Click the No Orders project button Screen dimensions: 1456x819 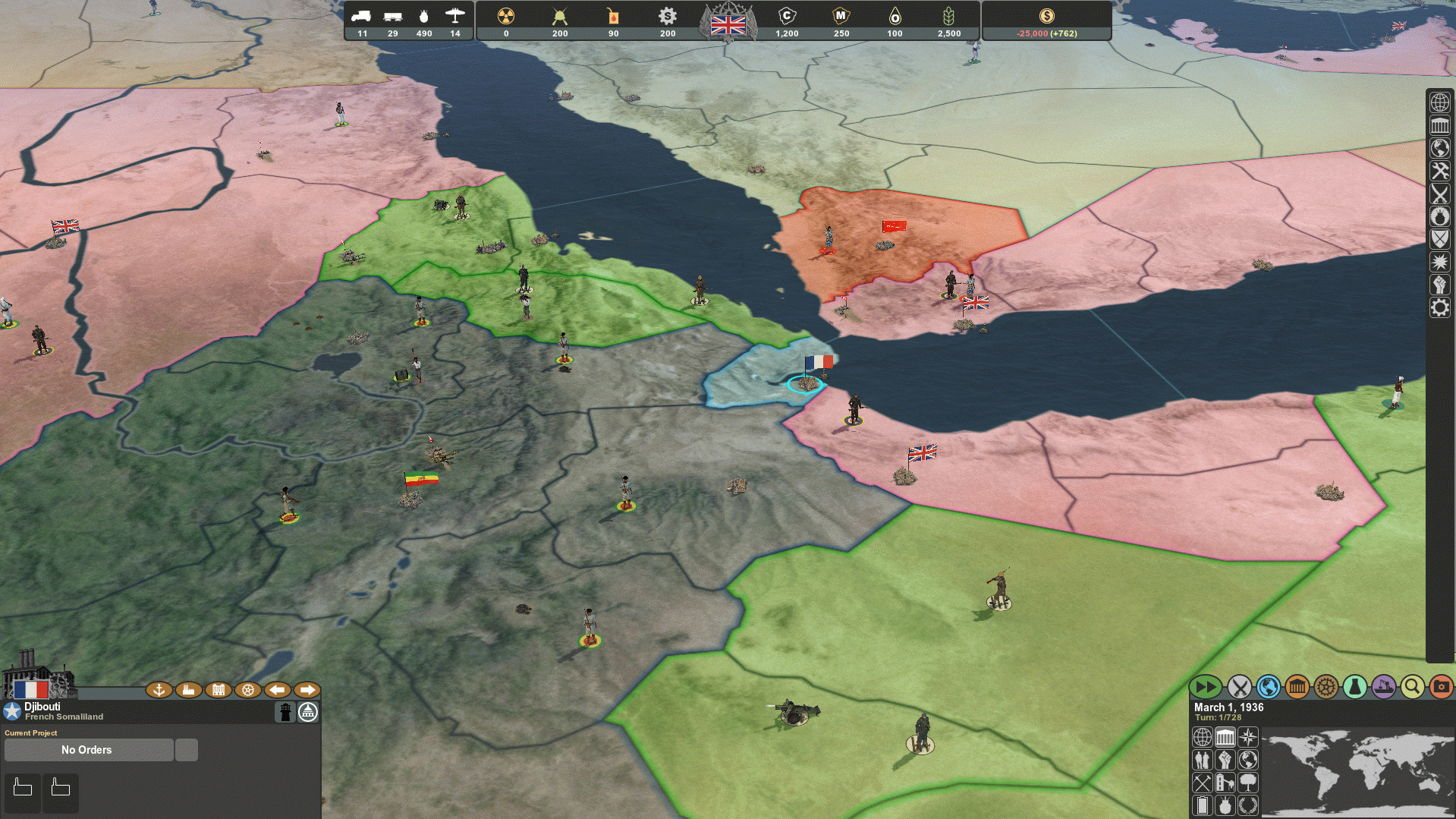click(87, 750)
